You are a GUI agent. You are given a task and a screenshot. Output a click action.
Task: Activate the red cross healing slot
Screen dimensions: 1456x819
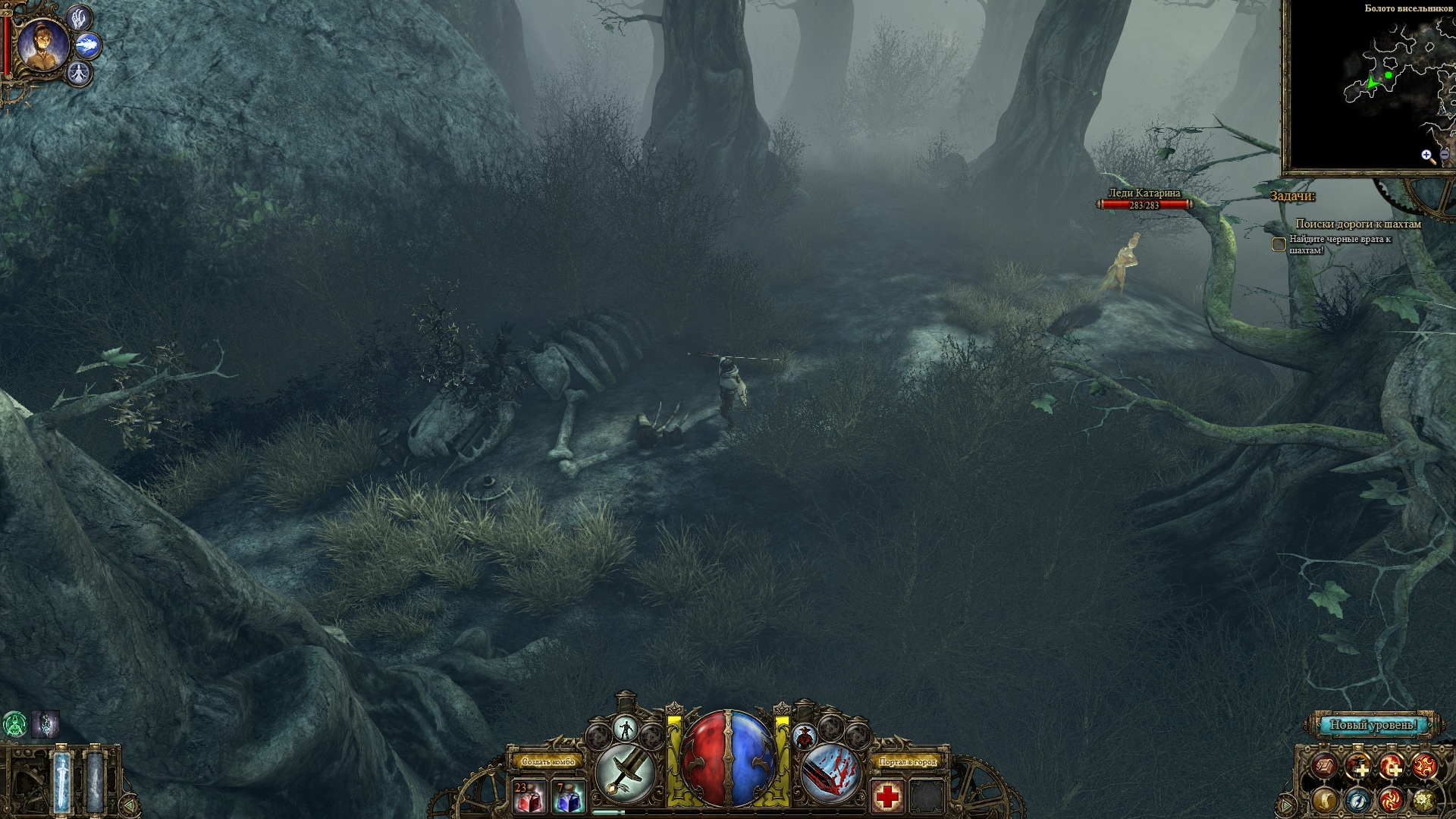click(x=886, y=796)
